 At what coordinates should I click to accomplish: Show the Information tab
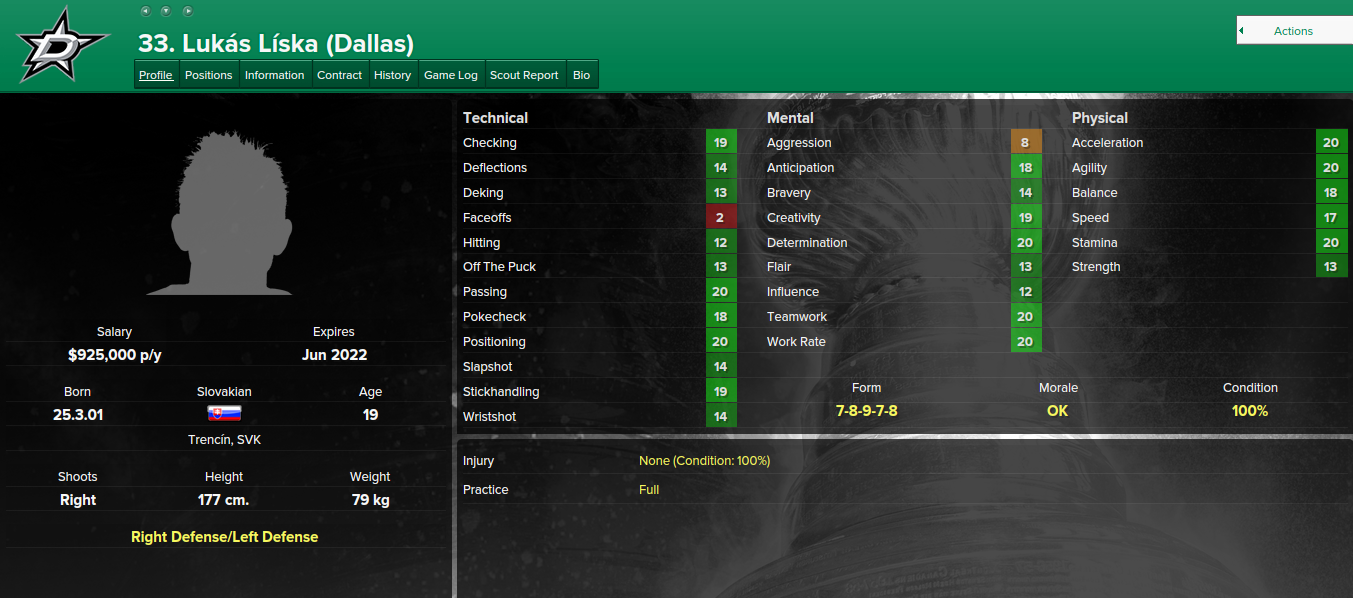pyautogui.click(x=274, y=75)
